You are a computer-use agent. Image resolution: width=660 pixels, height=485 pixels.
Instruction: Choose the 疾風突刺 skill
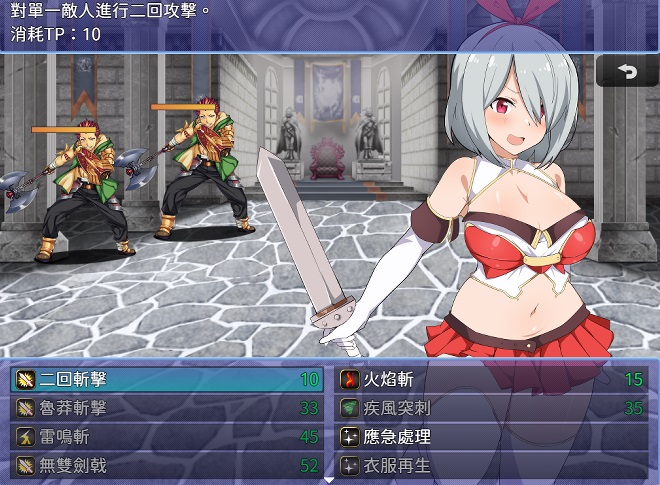tap(492, 408)
